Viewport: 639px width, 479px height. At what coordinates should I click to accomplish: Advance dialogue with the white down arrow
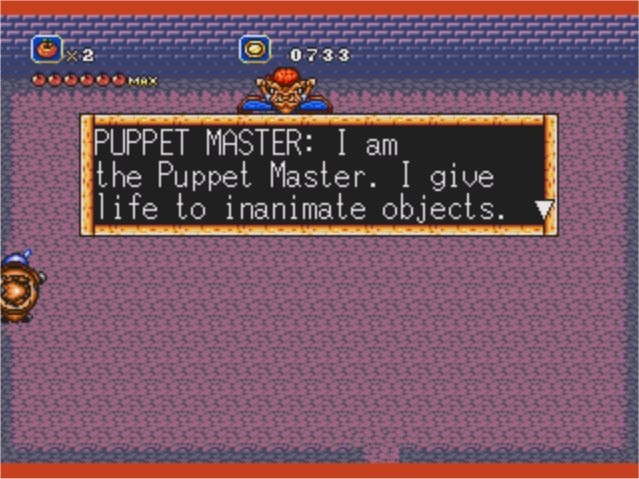tap(543, 210)
